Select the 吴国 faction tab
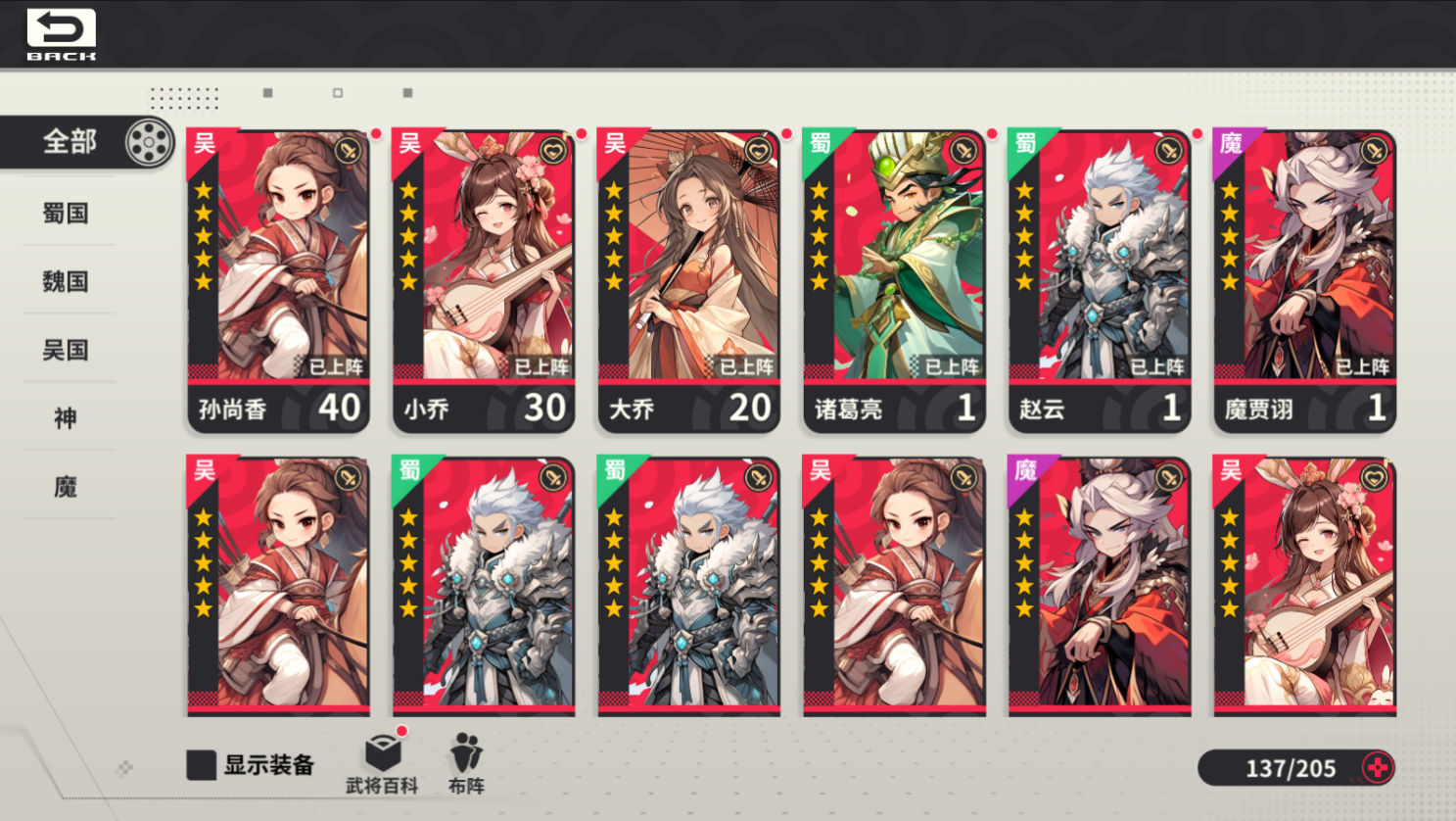Image resolution: width=1456 pixels, height=821 pixels. [x=65, y=351]
